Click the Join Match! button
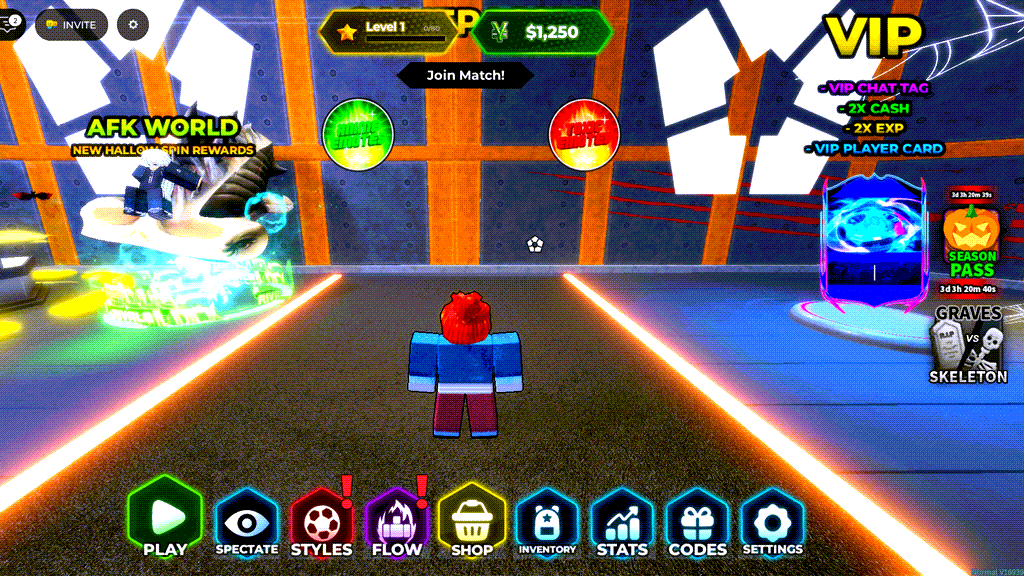The image size is (1024, 576). [x=465, y=75]
